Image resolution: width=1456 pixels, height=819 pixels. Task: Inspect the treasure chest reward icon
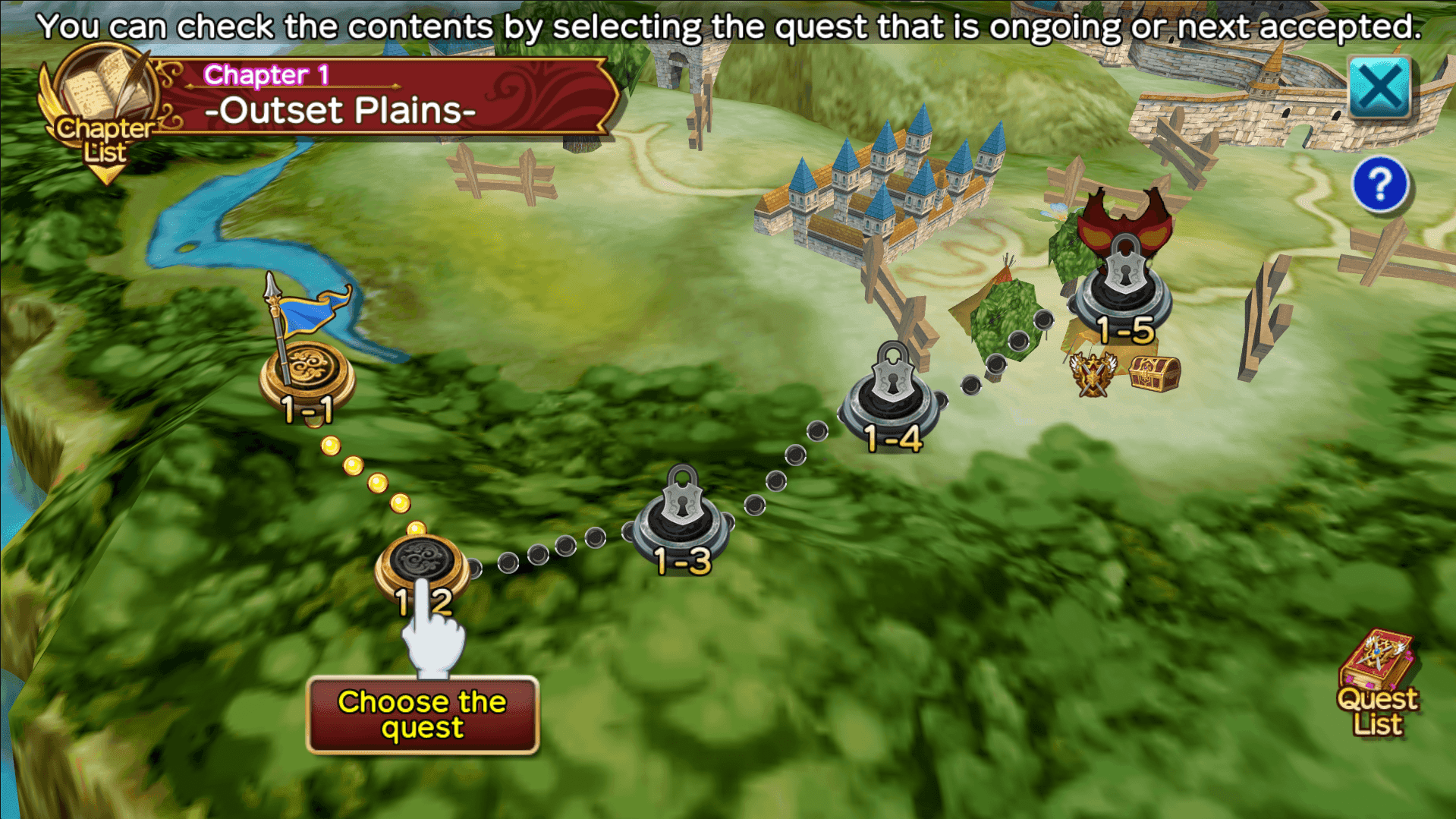coord(1154,374)
